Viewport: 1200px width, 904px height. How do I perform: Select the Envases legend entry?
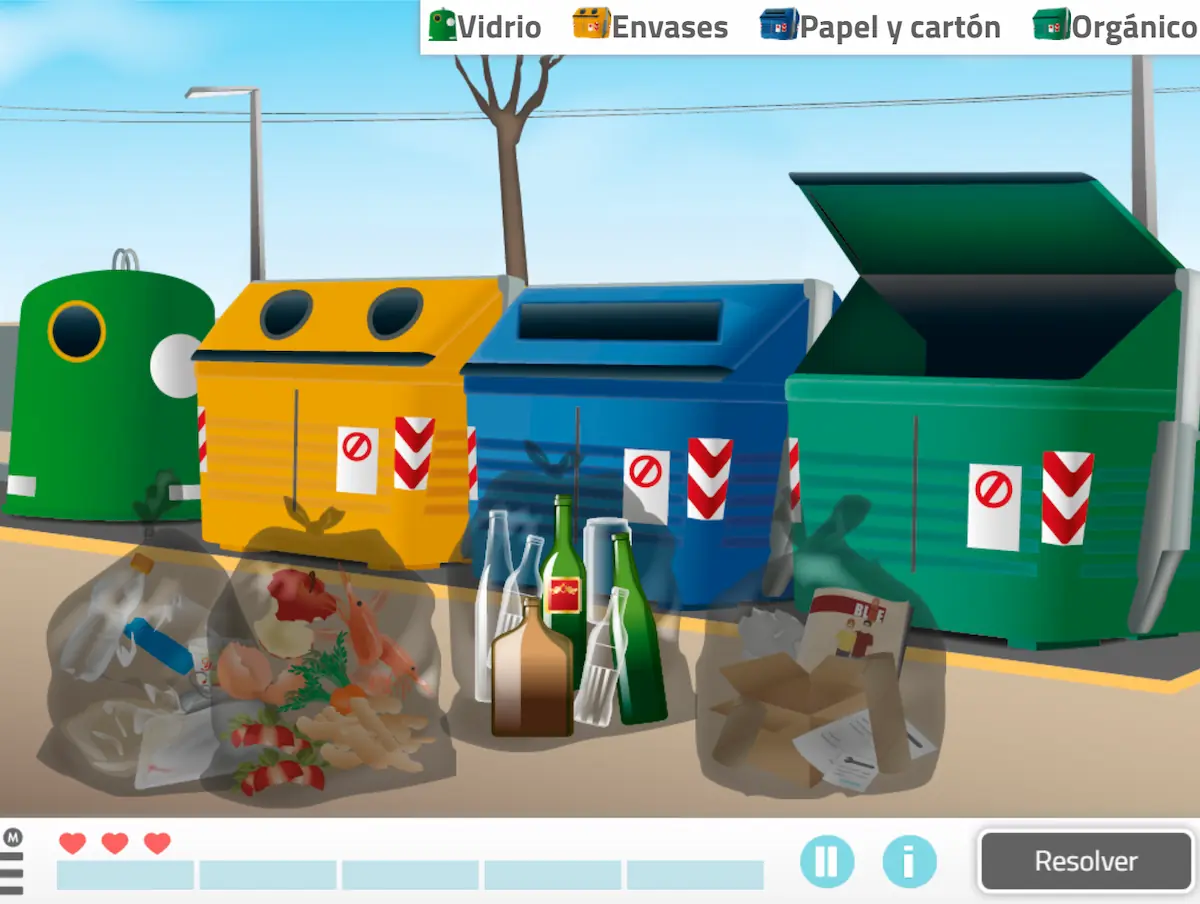(x=651, y=26)
